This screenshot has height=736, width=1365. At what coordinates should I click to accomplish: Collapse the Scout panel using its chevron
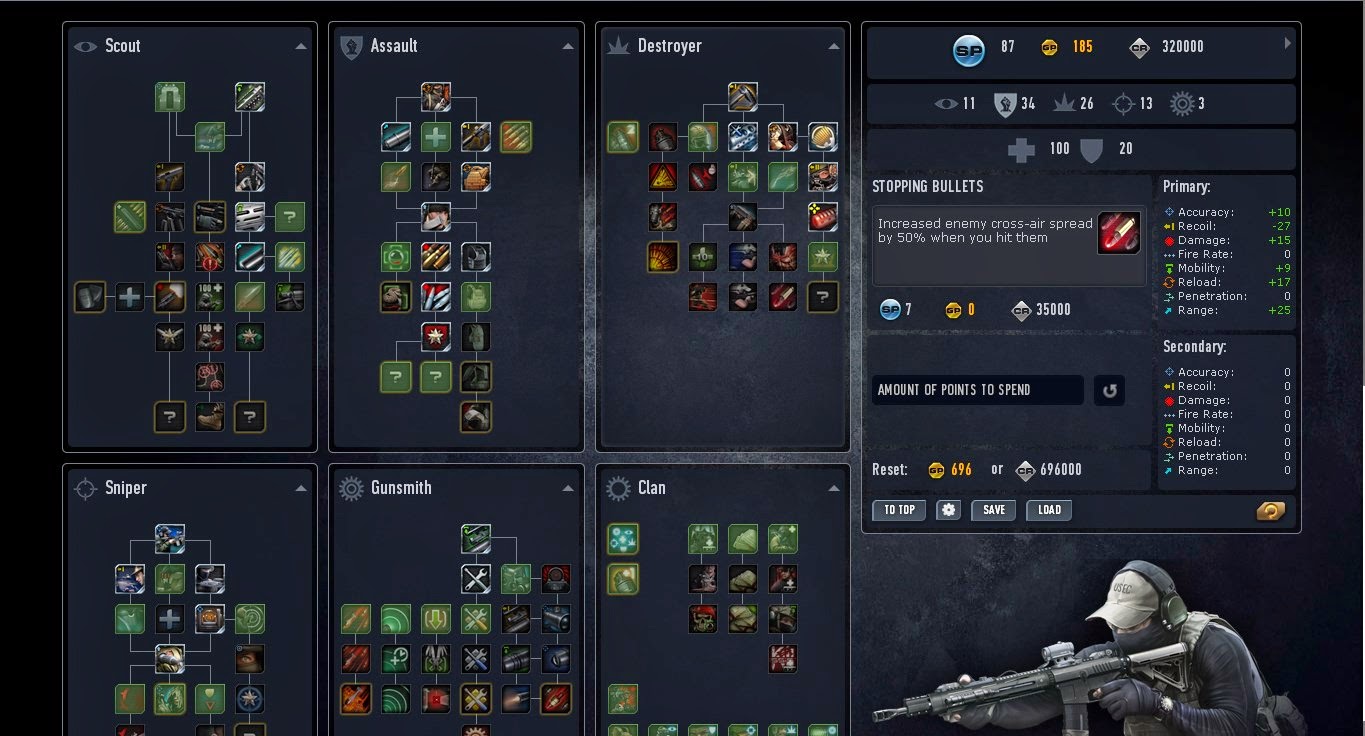click(301, 45)
